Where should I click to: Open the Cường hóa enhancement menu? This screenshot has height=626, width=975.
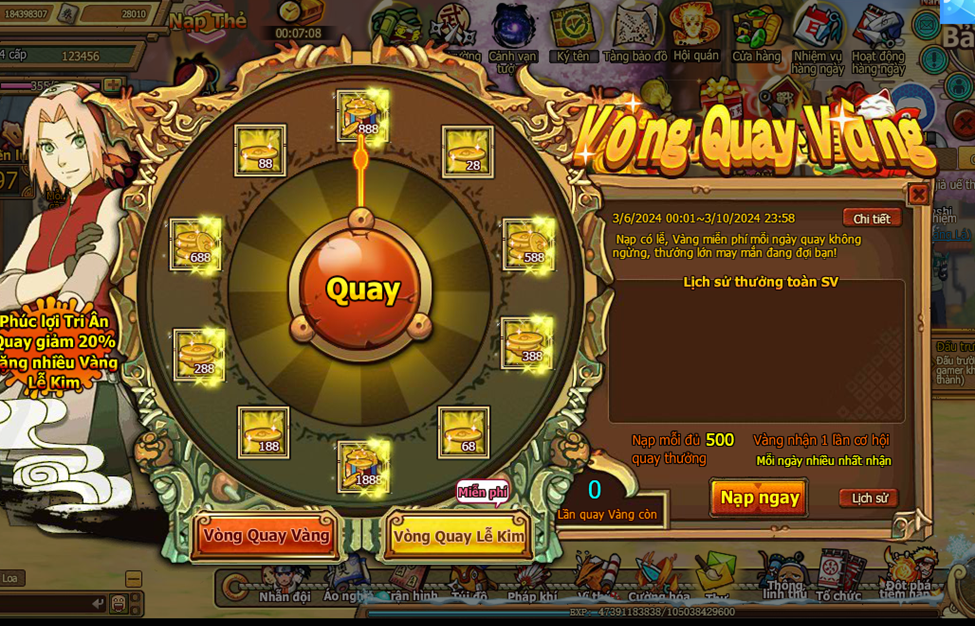[658, 583]
